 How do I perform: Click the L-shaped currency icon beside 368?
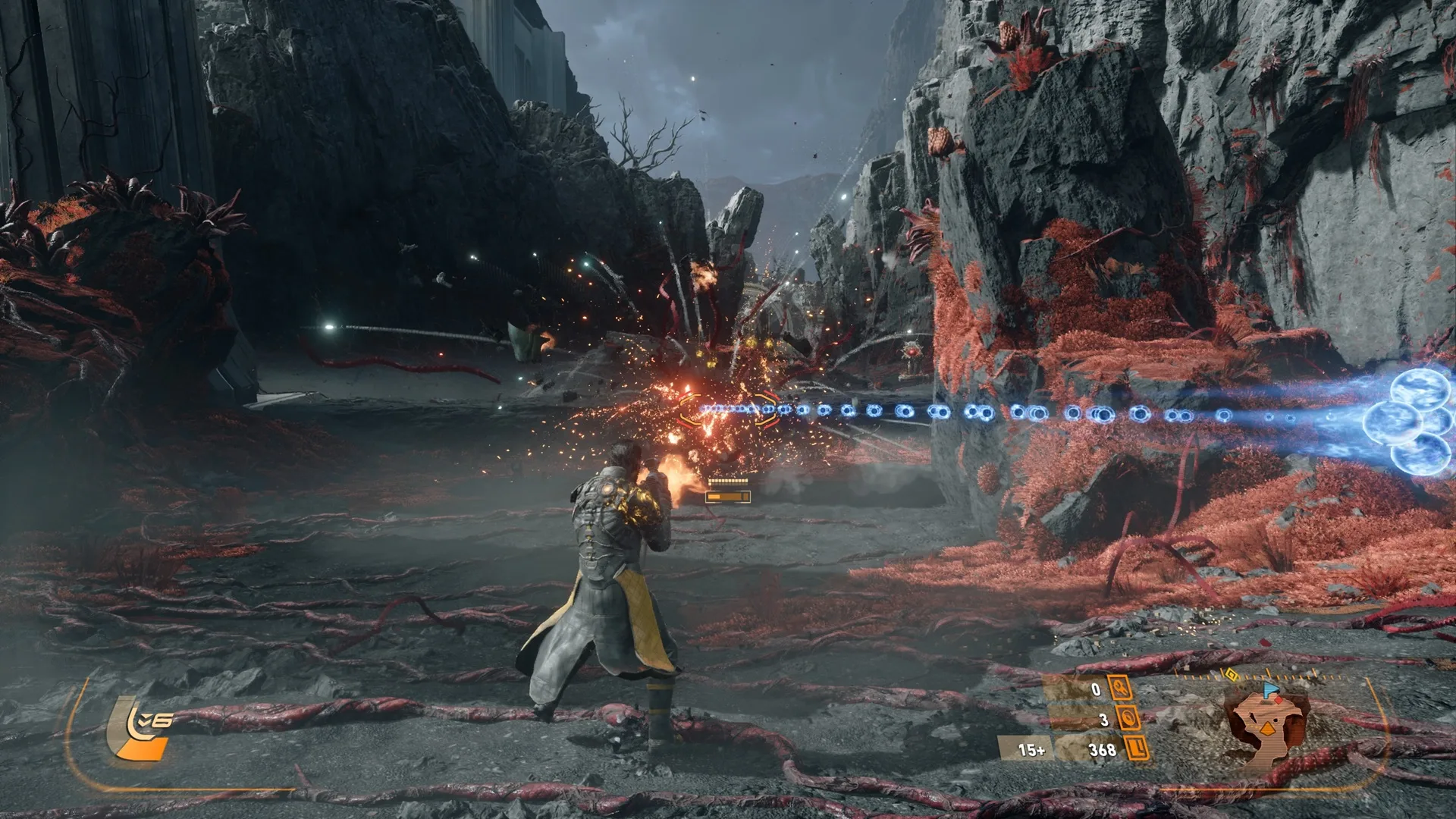pos(1137,749)
